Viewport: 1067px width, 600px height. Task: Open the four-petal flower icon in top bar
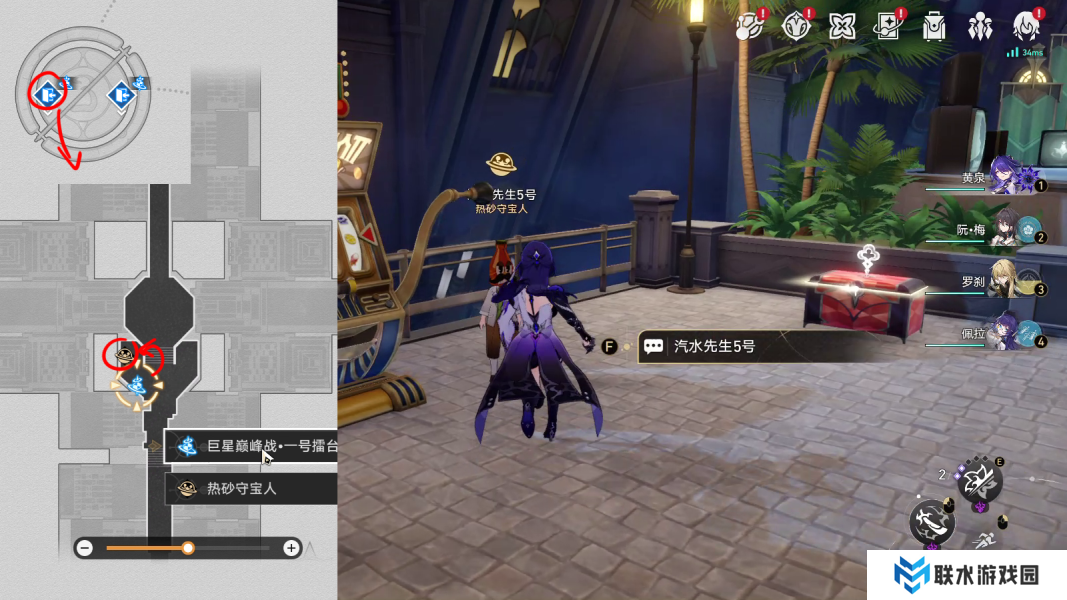(842, 26)
